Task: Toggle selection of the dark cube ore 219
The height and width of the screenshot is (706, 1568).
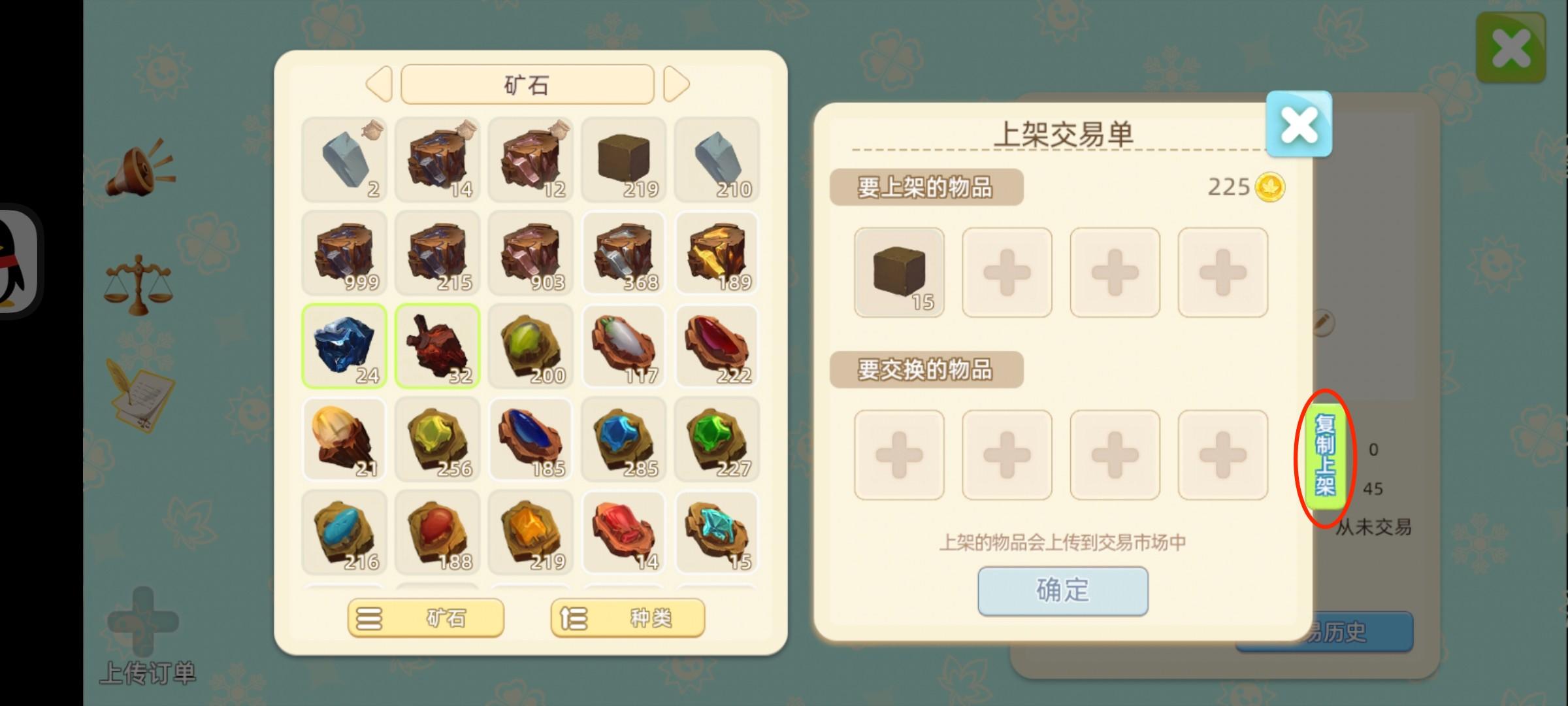Action: pyautogui.click(x=624, y=159)
